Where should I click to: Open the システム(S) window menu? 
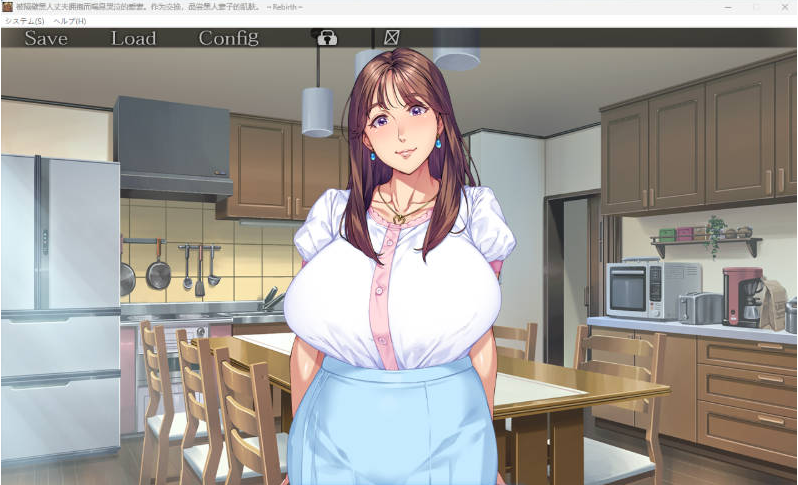pyautogui.click(x=25, y=21)
